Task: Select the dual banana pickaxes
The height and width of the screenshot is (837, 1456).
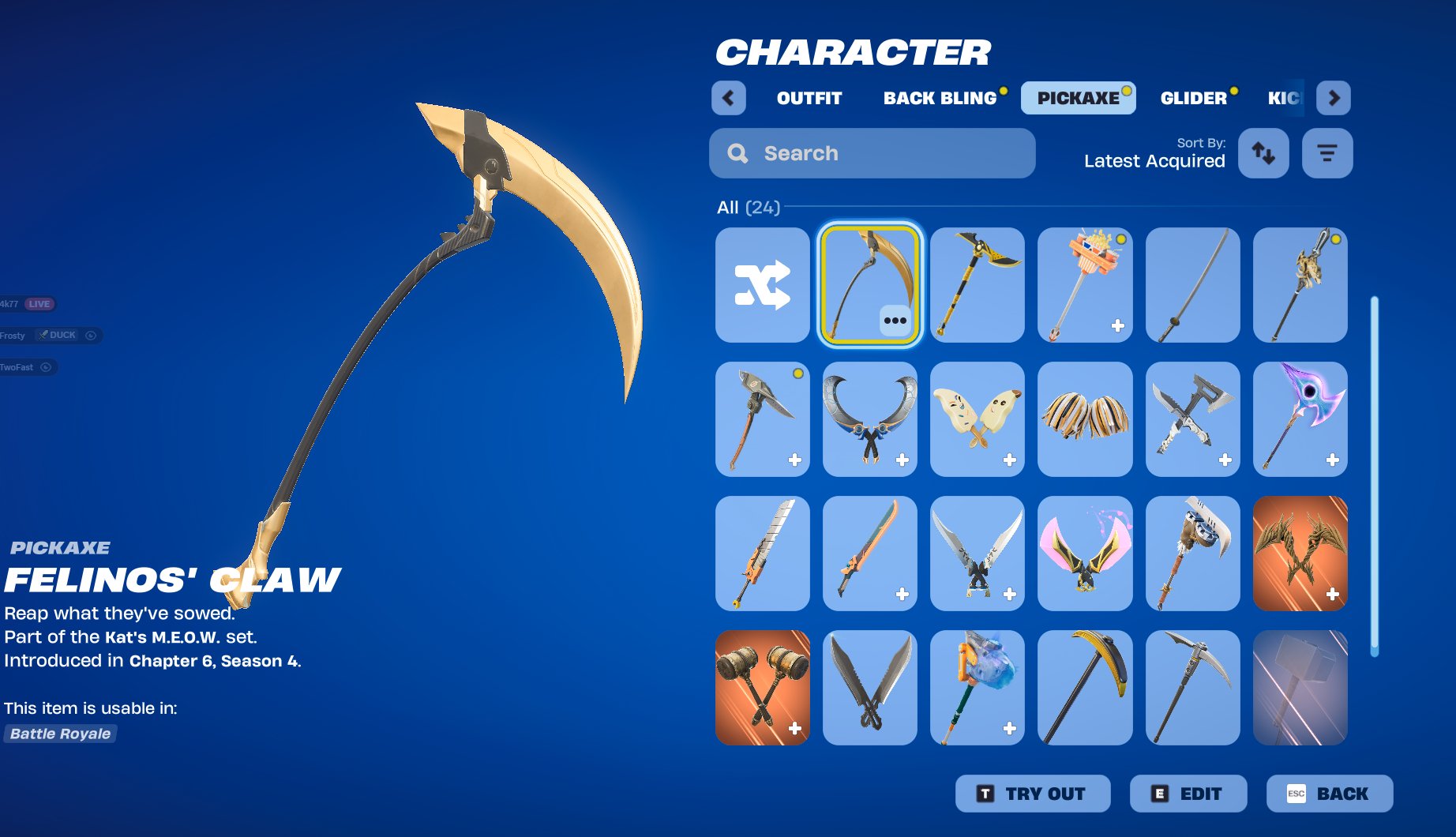Action: pos(977,419)
